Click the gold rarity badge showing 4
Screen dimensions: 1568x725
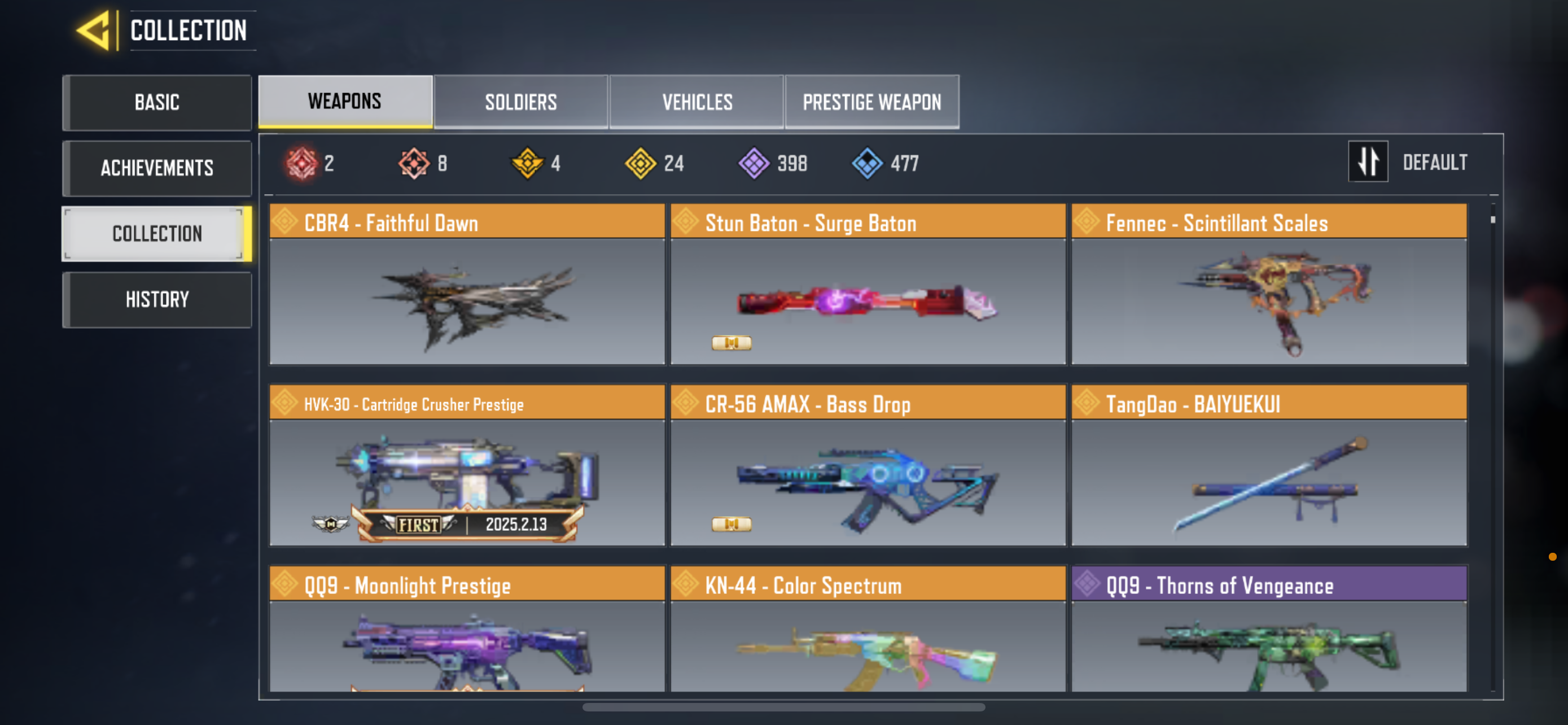(527, 162)
